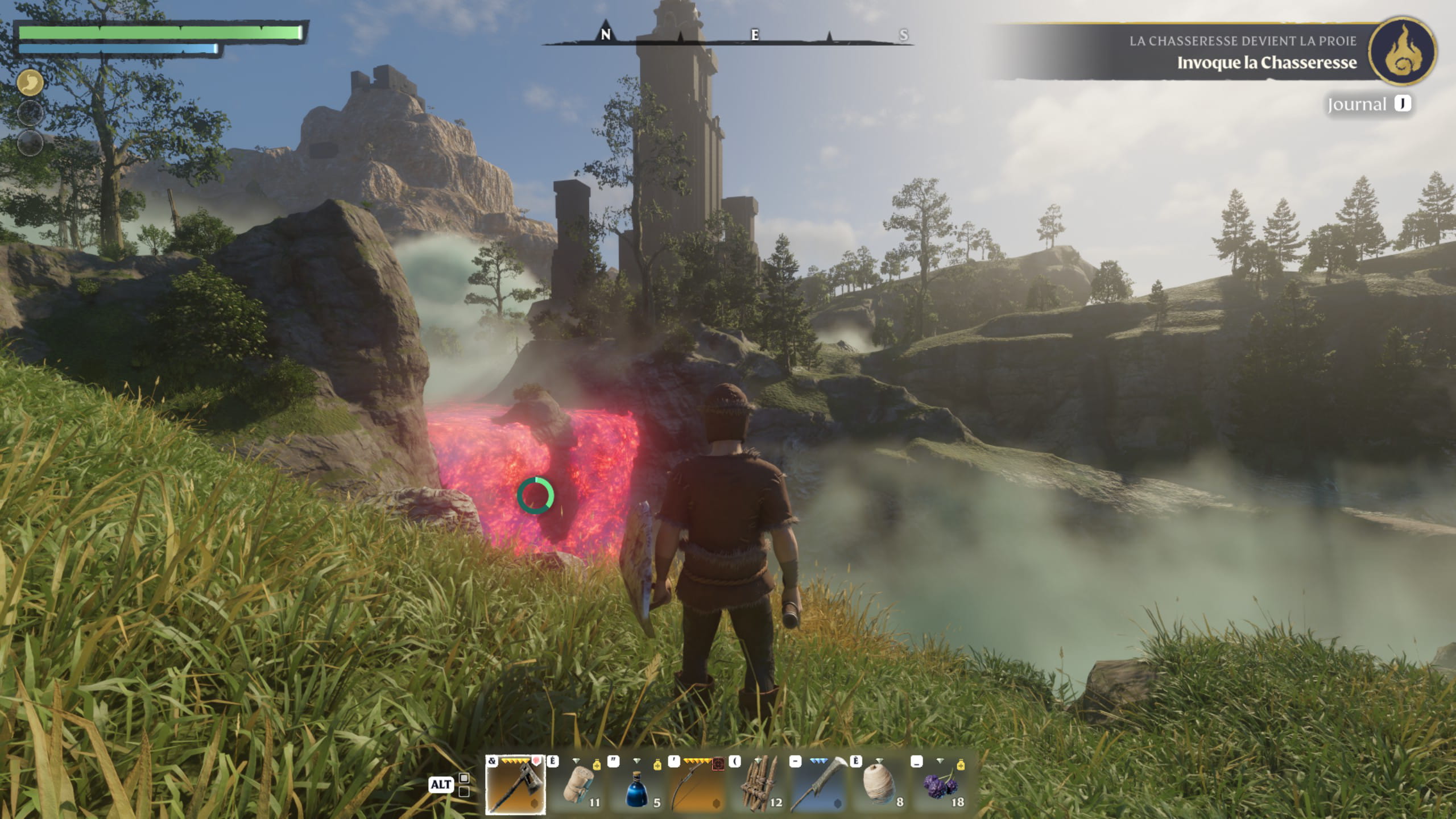This screenshot has width=1456, height=819.
Task: Click the golden flame quest emblem
Action: [1403, 52]
